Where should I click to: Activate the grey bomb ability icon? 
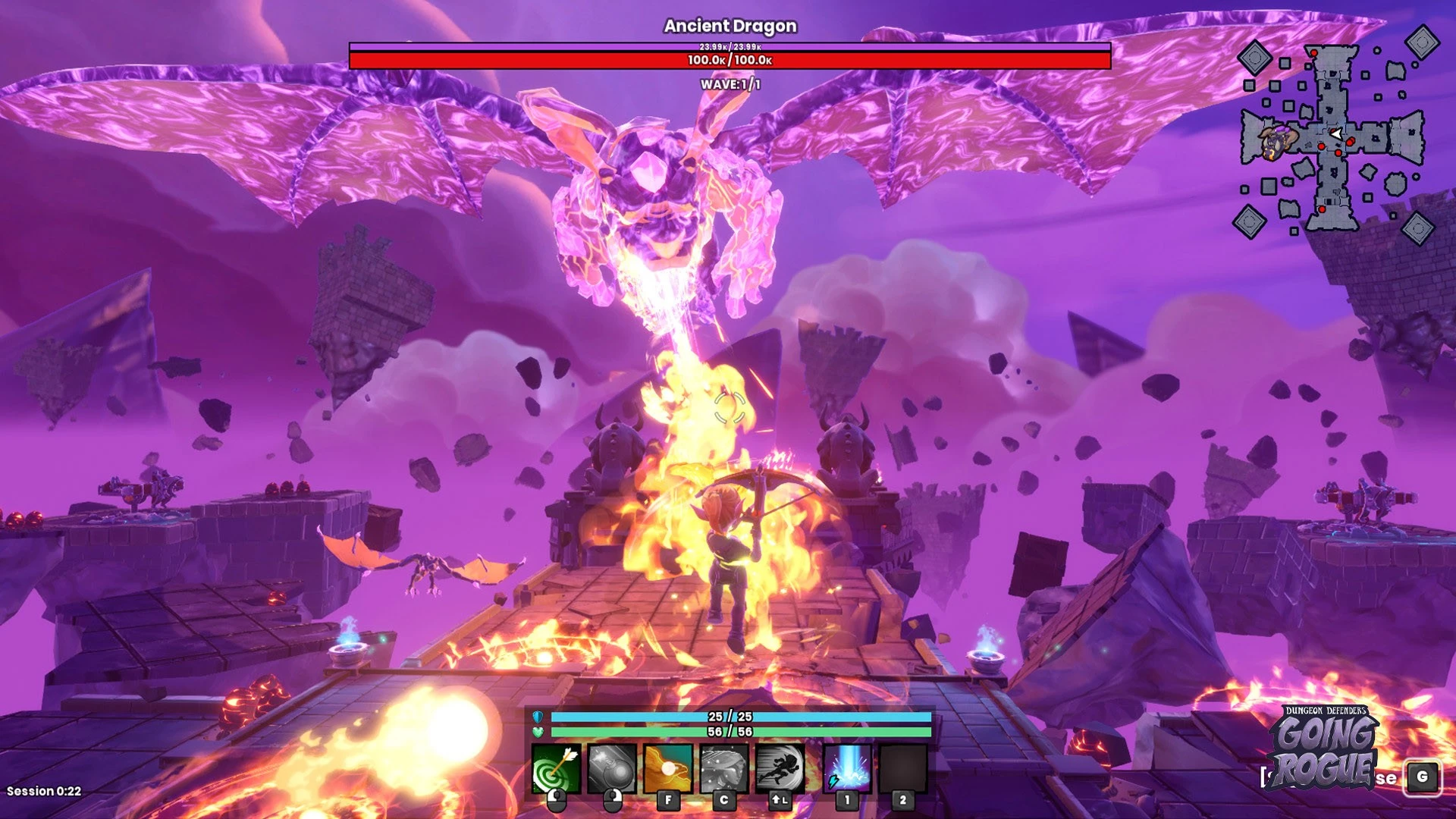tap(612, 768)
